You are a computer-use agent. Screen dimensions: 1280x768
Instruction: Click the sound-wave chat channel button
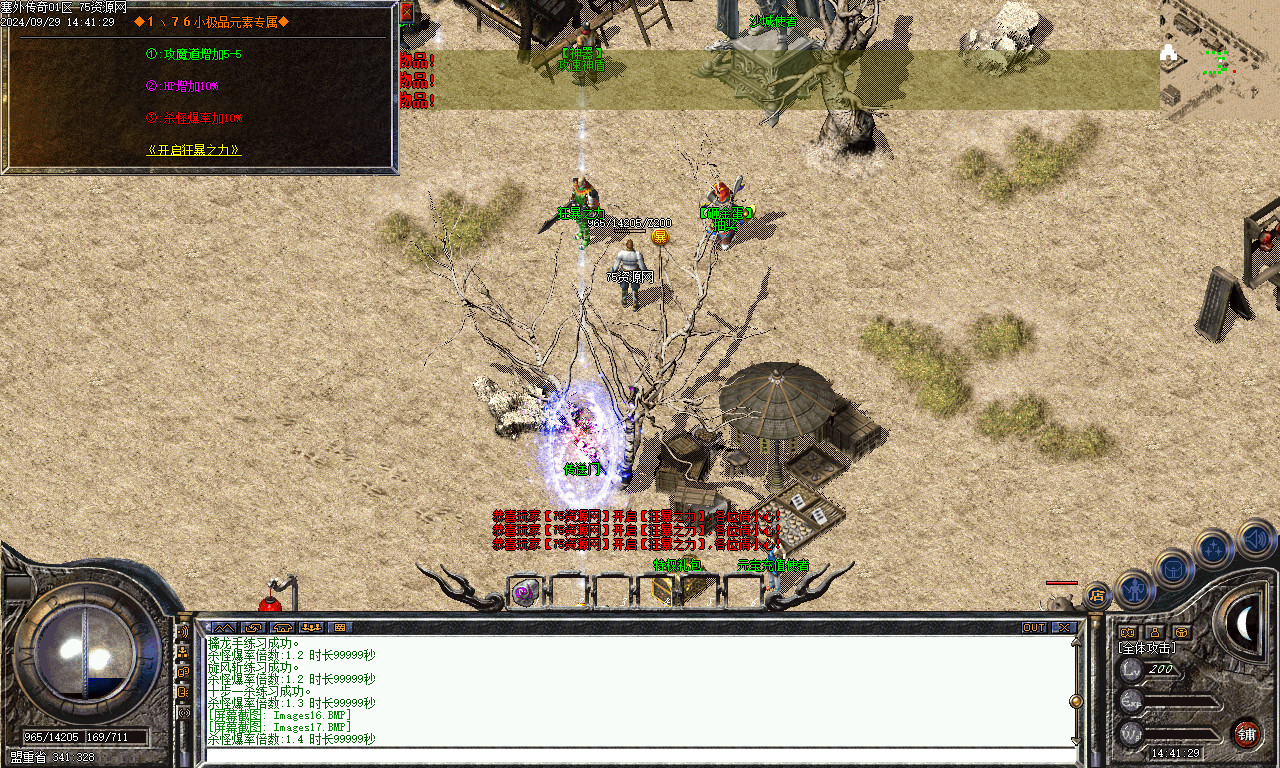tap(183, 632)
